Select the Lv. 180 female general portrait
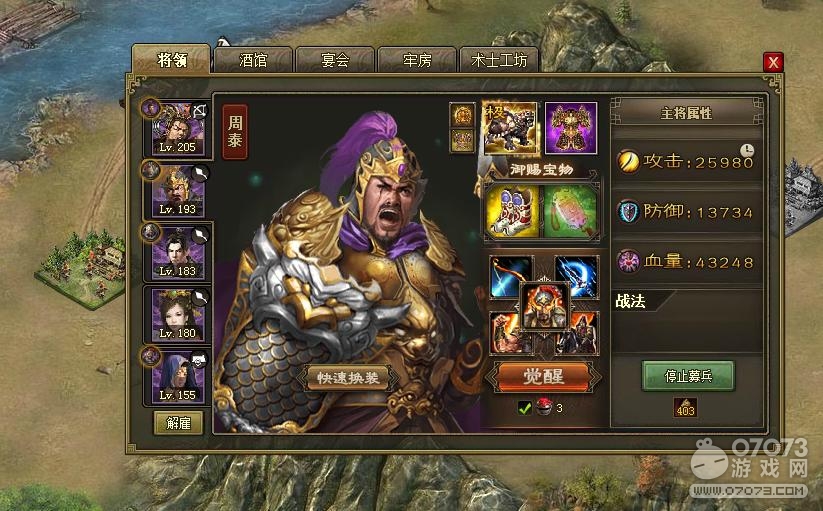 coord(177,315)
